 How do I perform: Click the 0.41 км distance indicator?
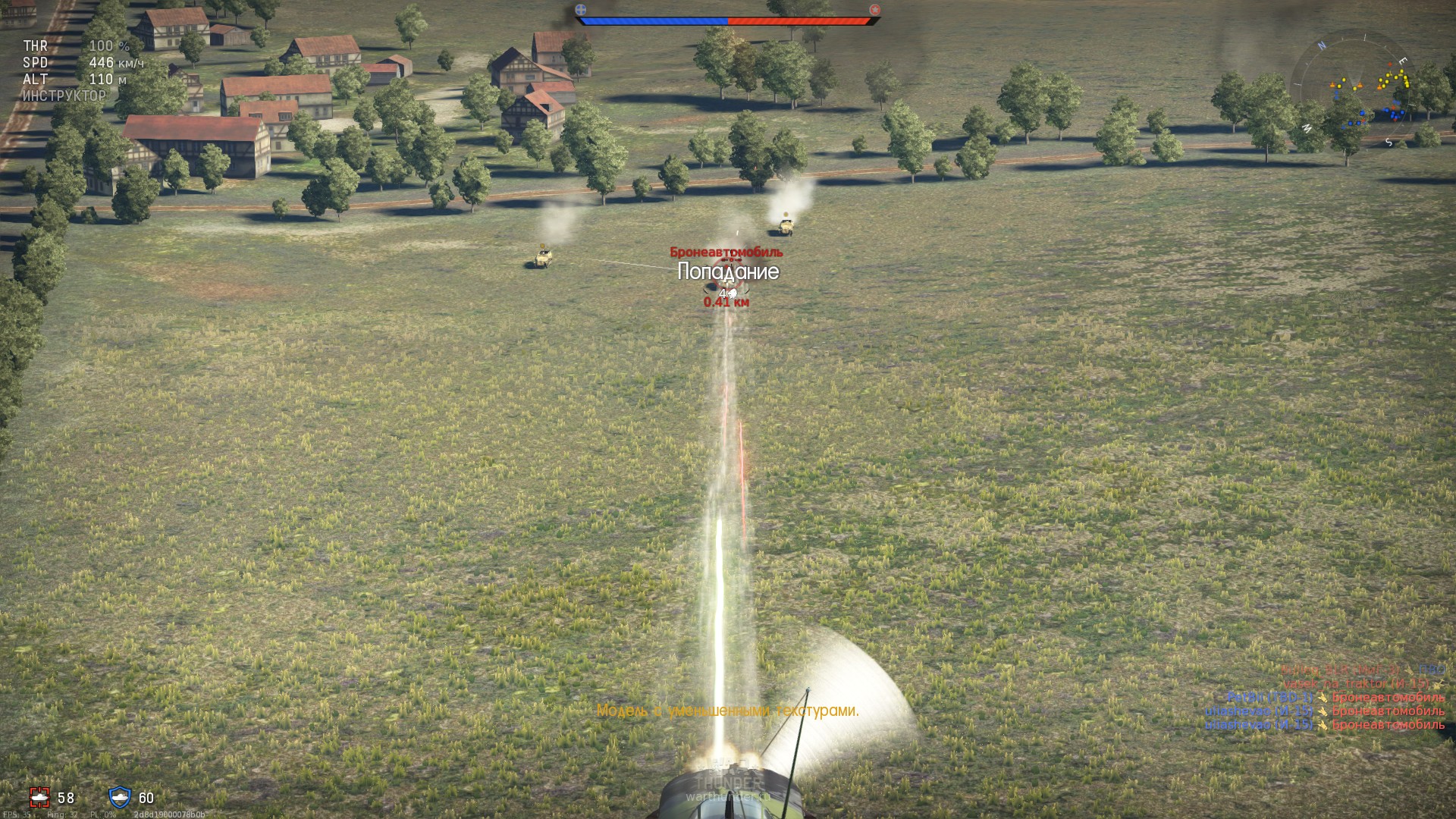click(x=725, y=301)
